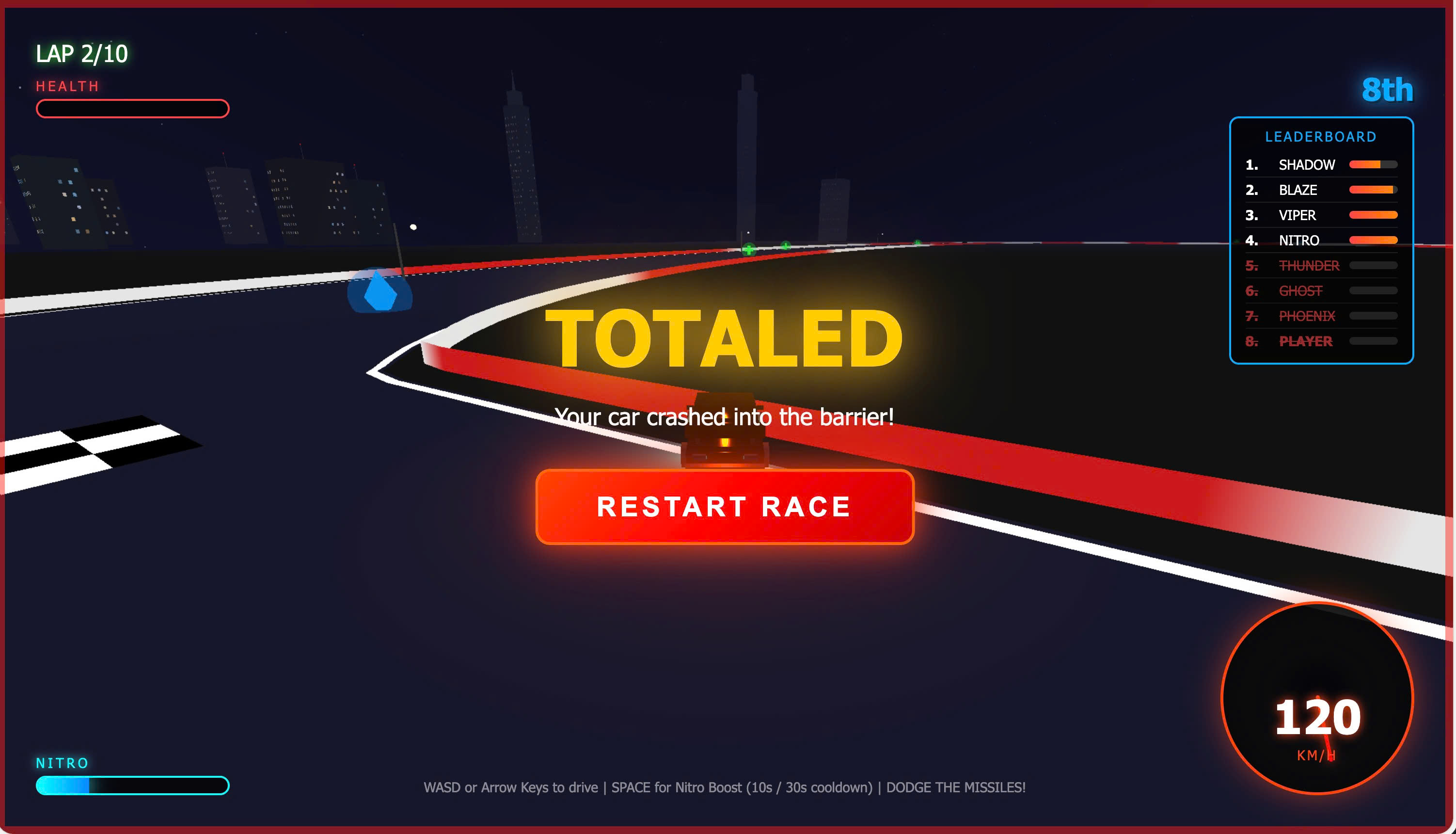The height and width of the screenshot is (834, 1456).
Task: Click the controls hint text at bottom
Action: coord(725,787)
